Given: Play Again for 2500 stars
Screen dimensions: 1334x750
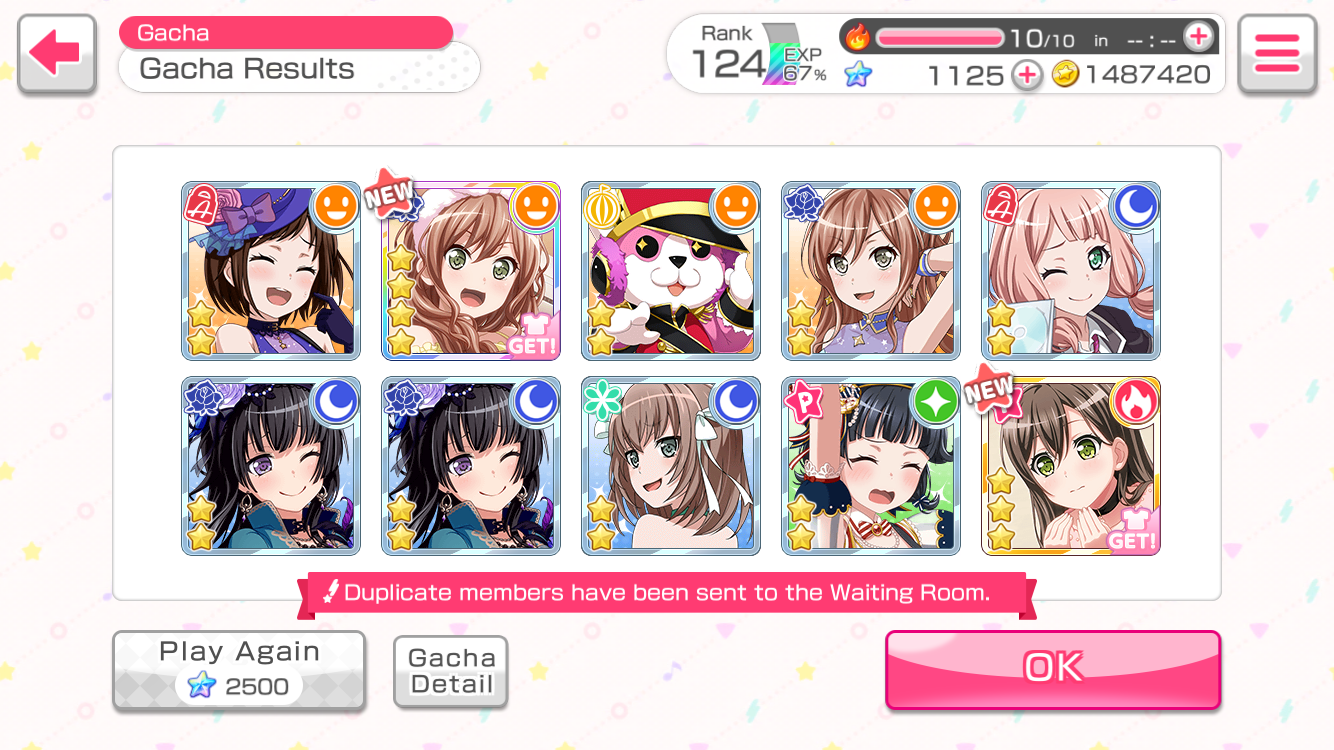Looking at the screenshot, I should pos(239,670).
